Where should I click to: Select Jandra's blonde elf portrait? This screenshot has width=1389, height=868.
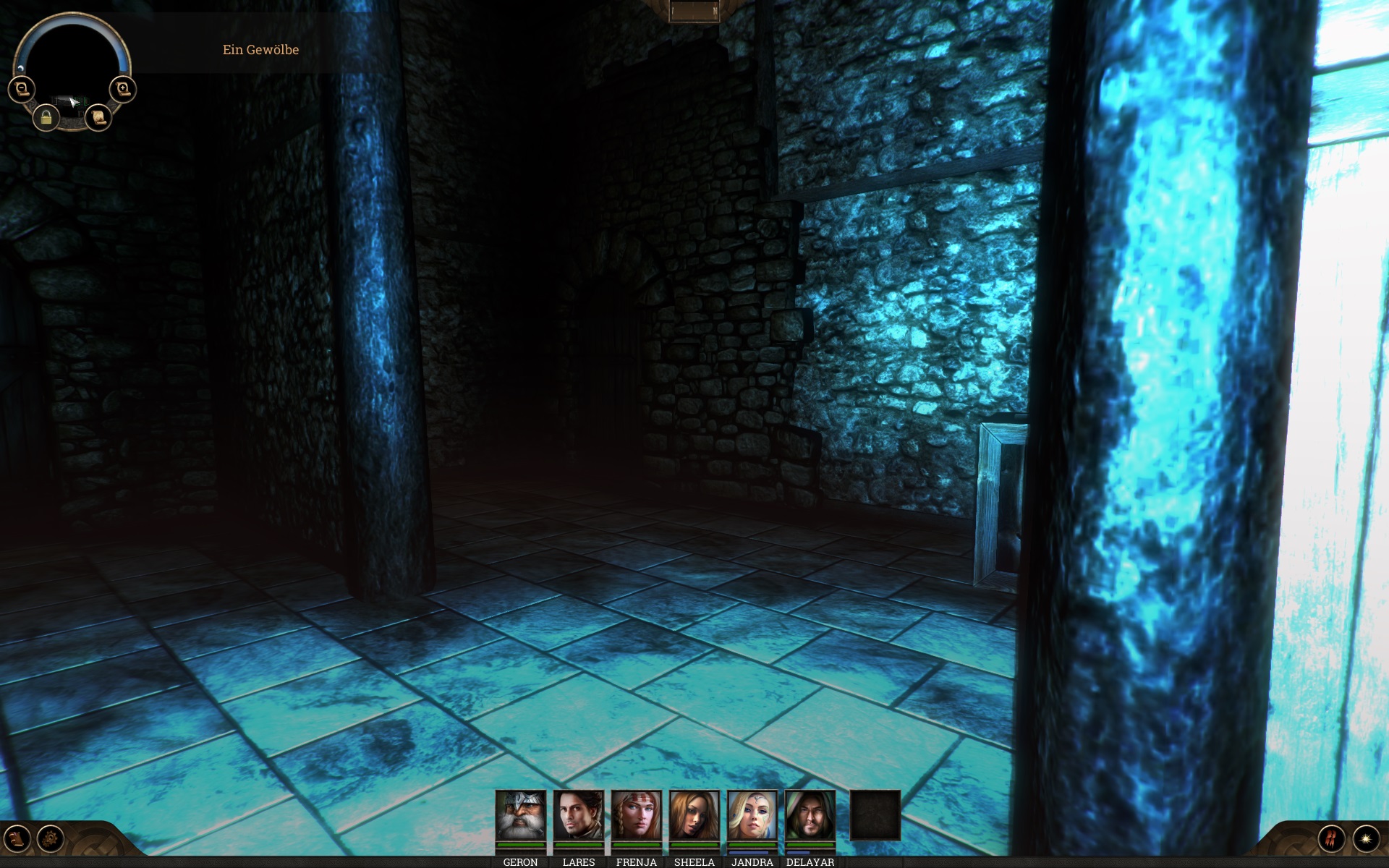point(752,815)
